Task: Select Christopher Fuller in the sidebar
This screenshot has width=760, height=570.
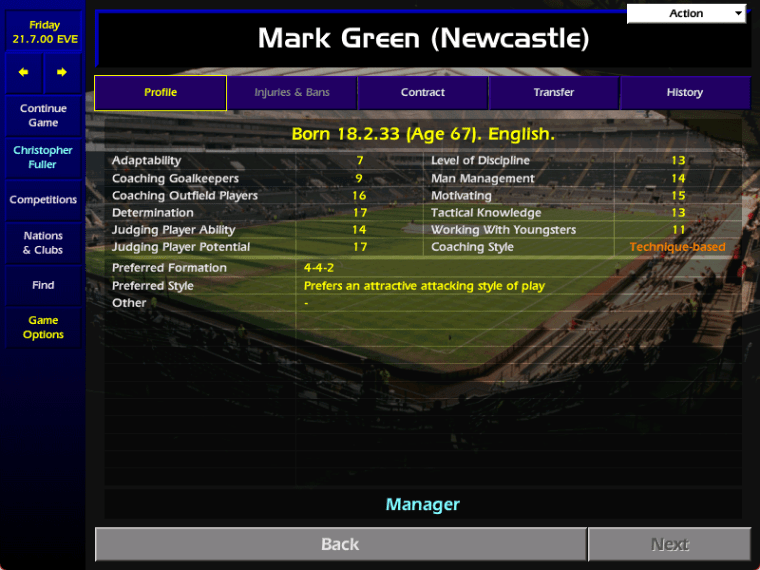Action: coord(43,158)
